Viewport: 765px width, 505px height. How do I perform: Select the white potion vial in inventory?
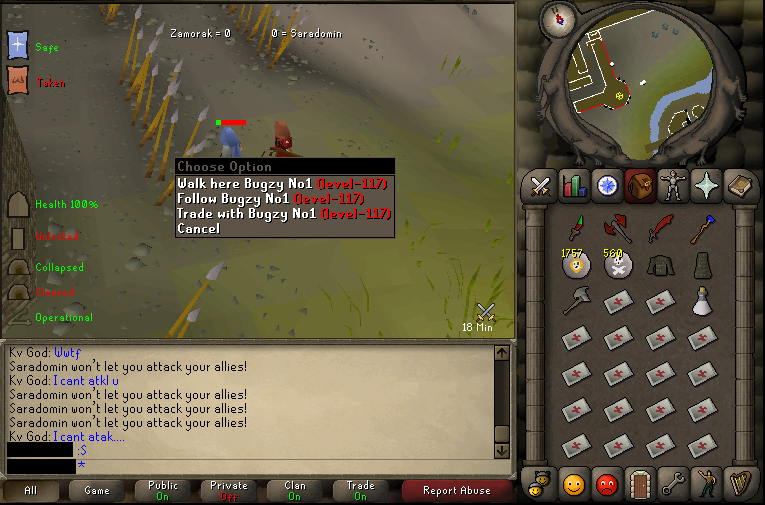click(702, 300)
